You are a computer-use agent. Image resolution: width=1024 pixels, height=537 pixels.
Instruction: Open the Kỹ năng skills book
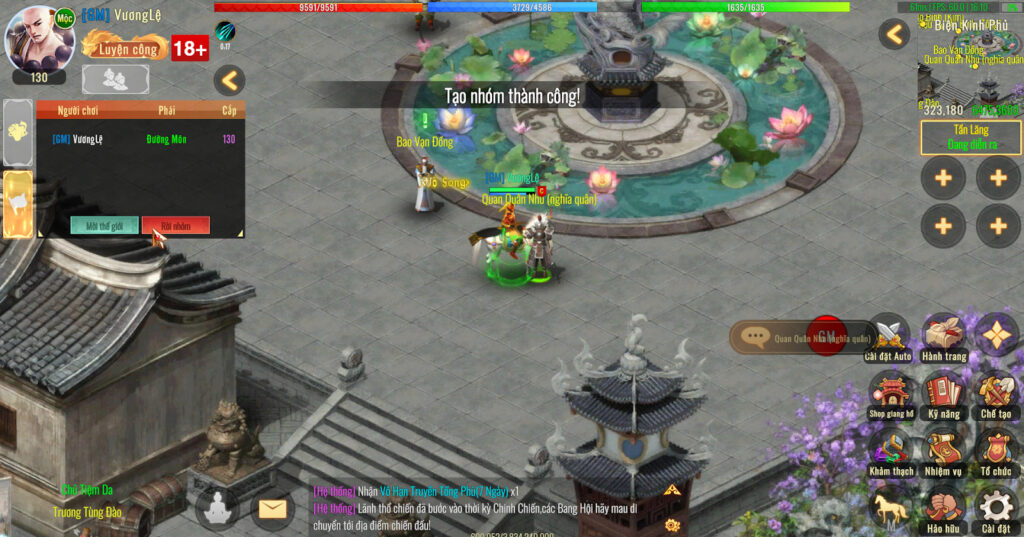point(943,392)
